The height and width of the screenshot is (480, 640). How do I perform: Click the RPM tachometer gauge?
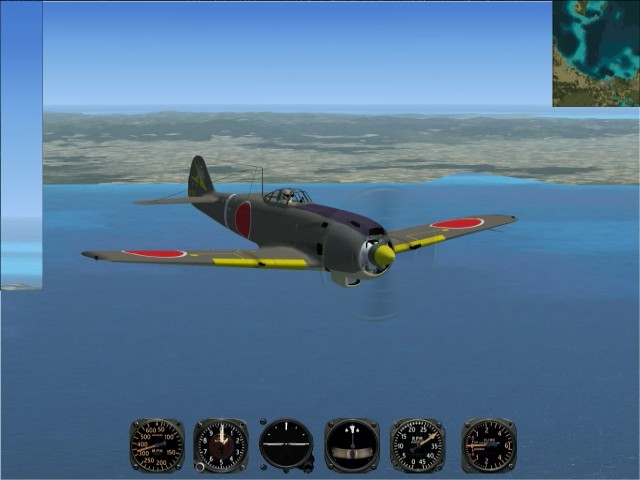[x=418, y=445]
